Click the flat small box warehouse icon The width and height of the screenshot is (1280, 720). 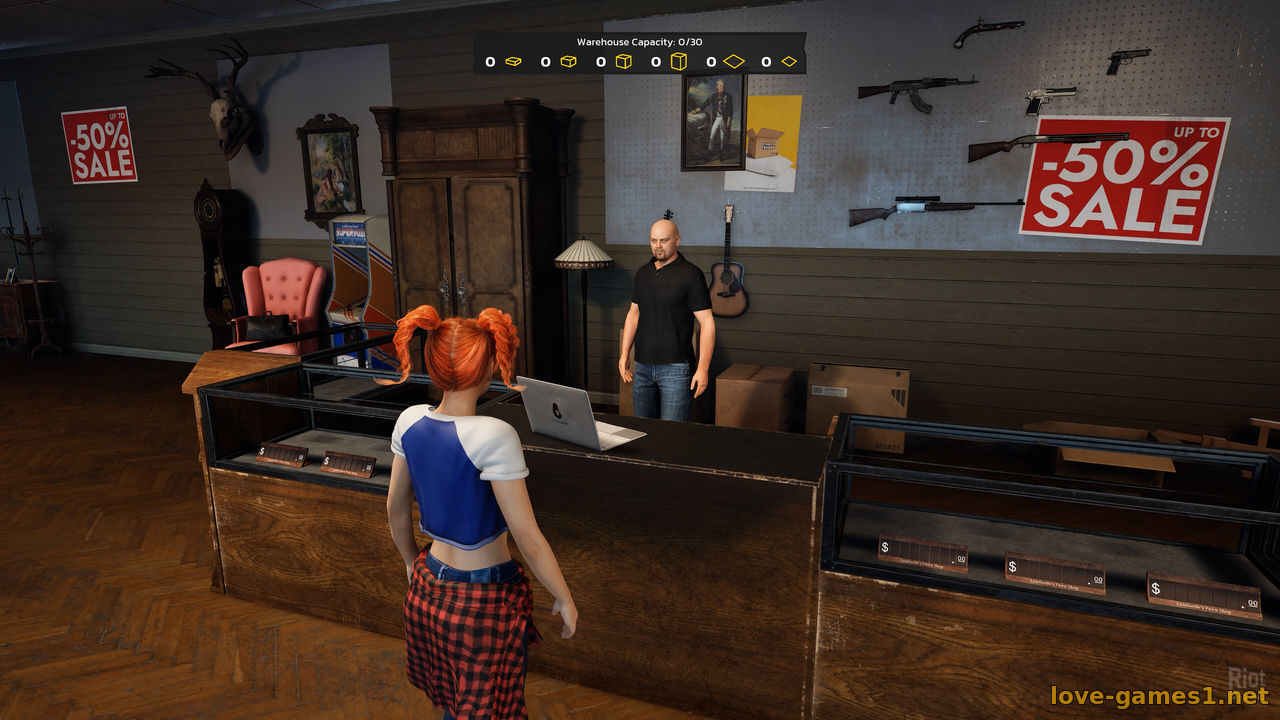[x=513, y=62]
